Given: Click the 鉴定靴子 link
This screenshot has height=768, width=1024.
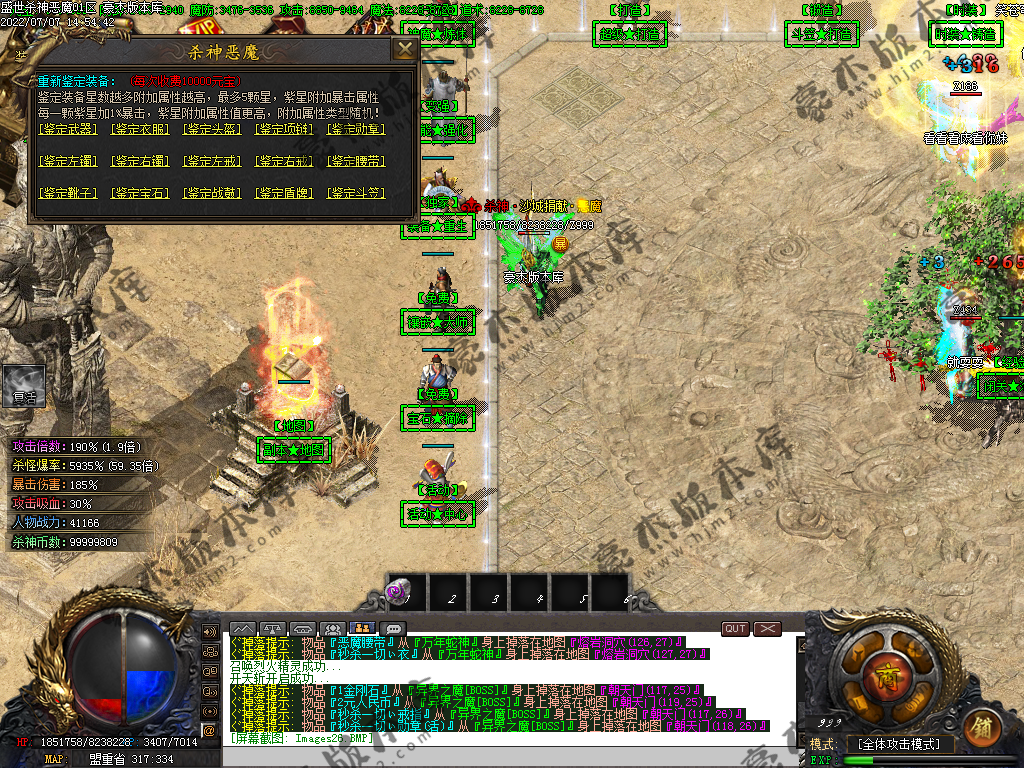Looking at the screenshot, I should tap(68, 193).
